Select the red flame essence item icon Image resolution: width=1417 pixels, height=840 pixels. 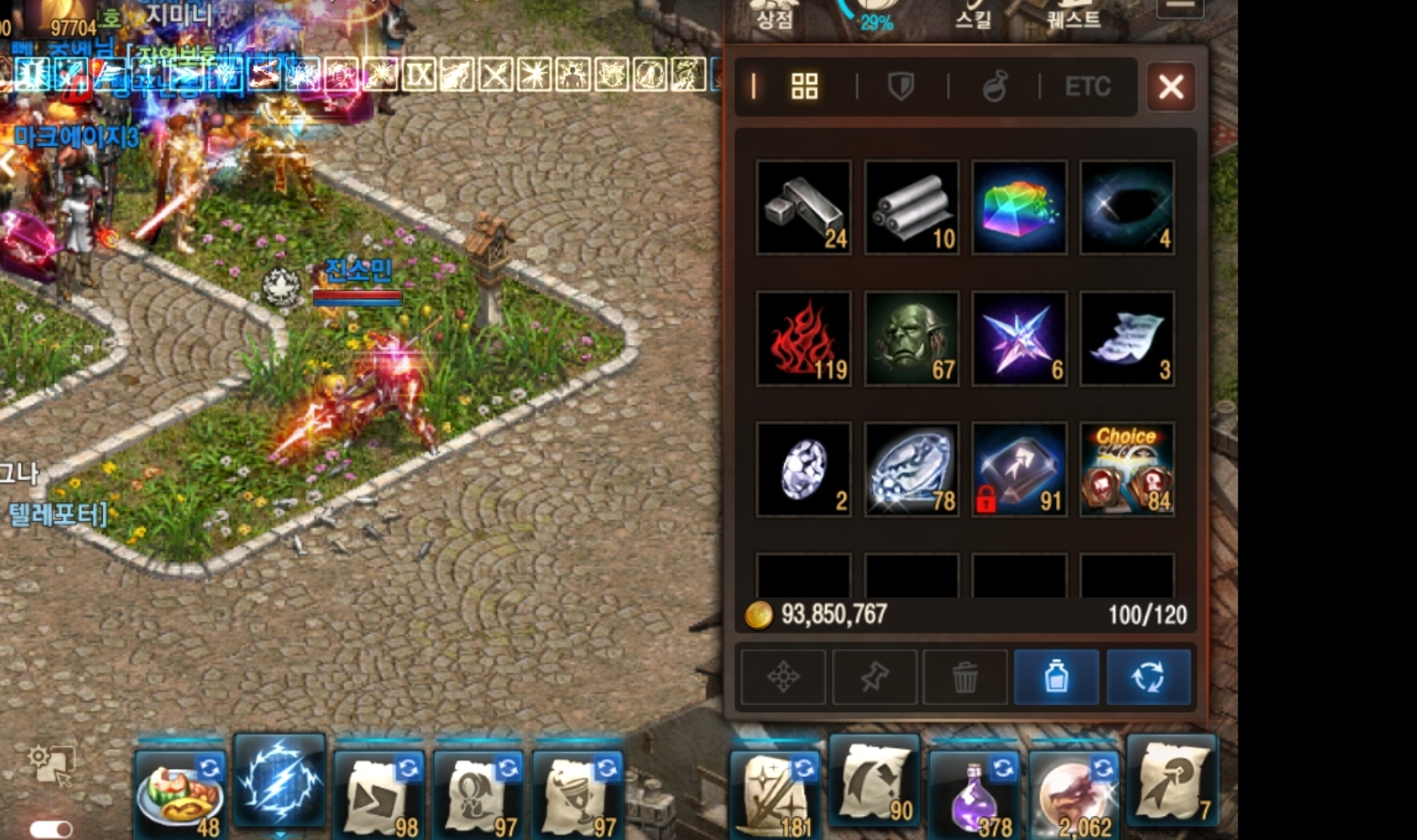[802, 338]
